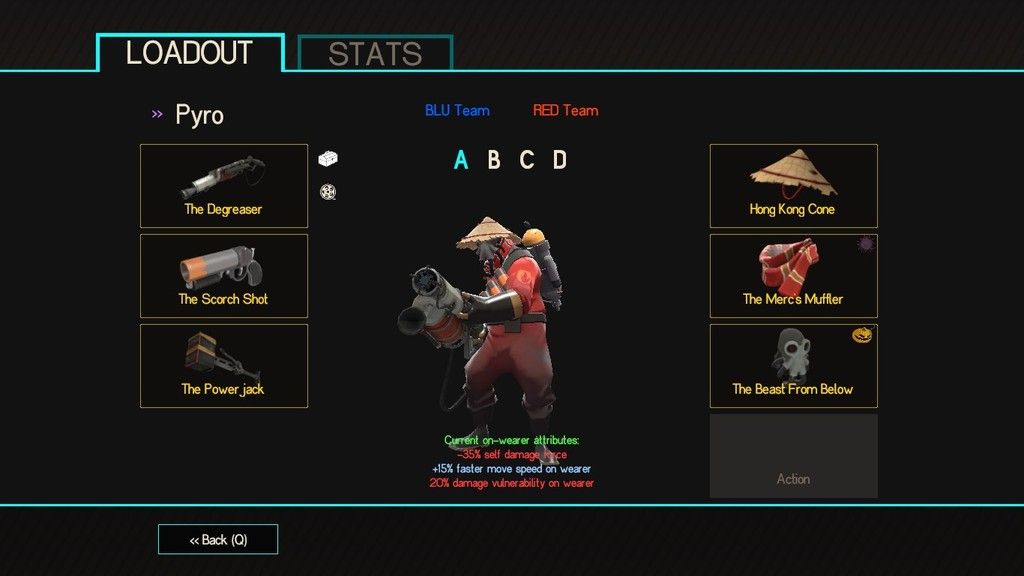Viewport: 1024px width, 576px height.
Task: Show the BLU Team preview
Action: pyautogui.click(x=457, y=110)
